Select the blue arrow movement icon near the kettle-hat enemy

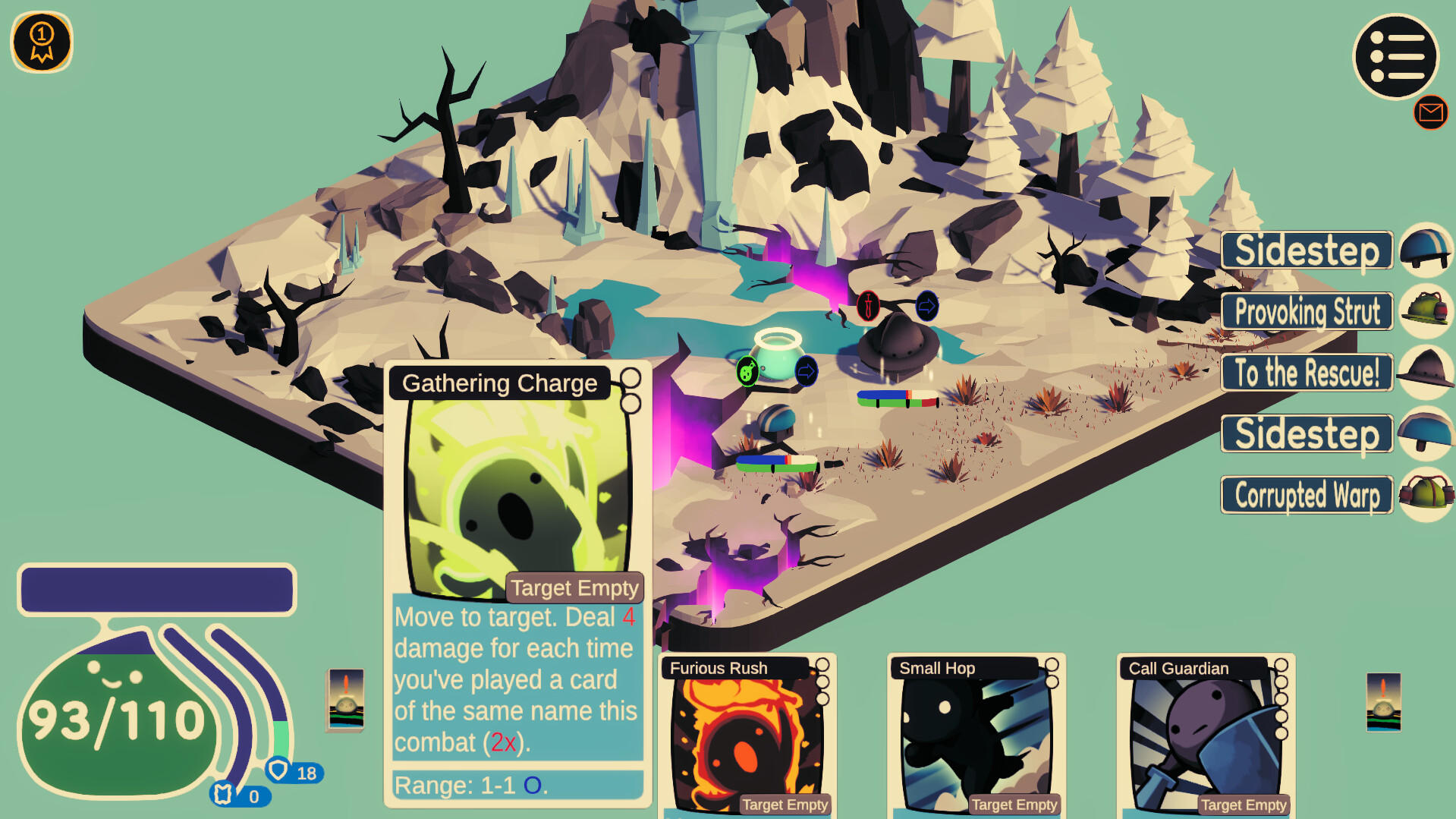(926, 306)
